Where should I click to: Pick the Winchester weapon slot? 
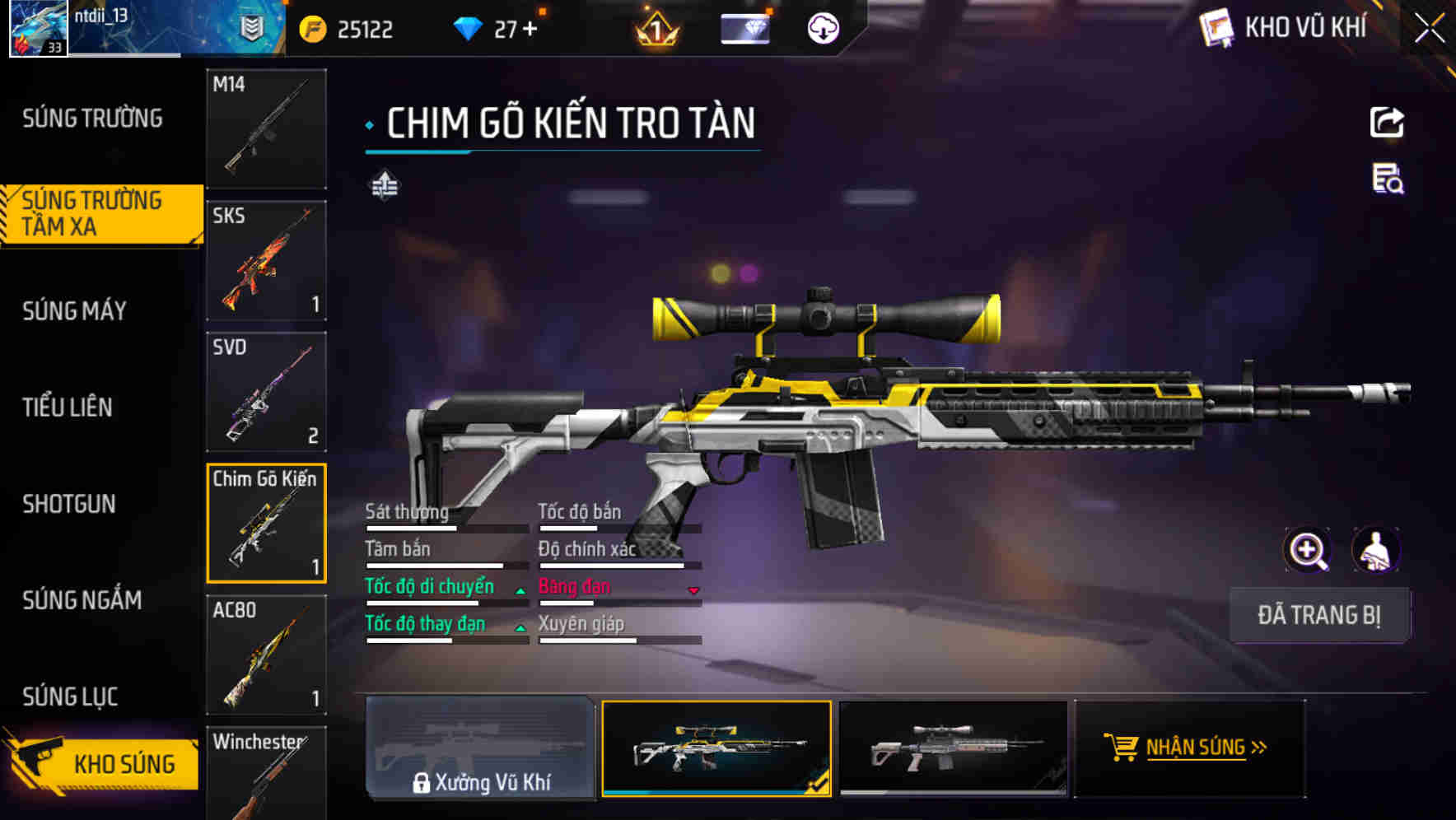click(x=266, y=774)
